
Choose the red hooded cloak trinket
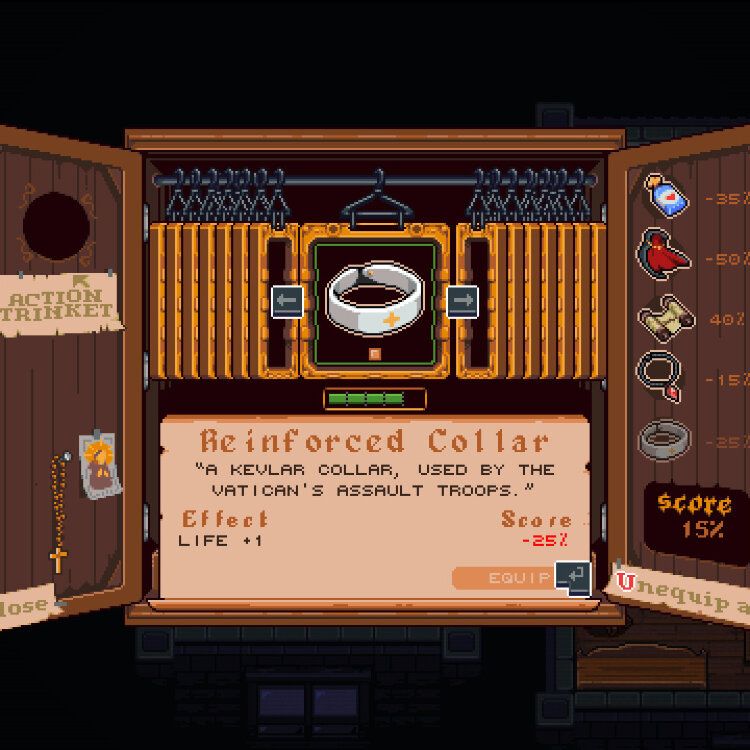coord(664,257)
